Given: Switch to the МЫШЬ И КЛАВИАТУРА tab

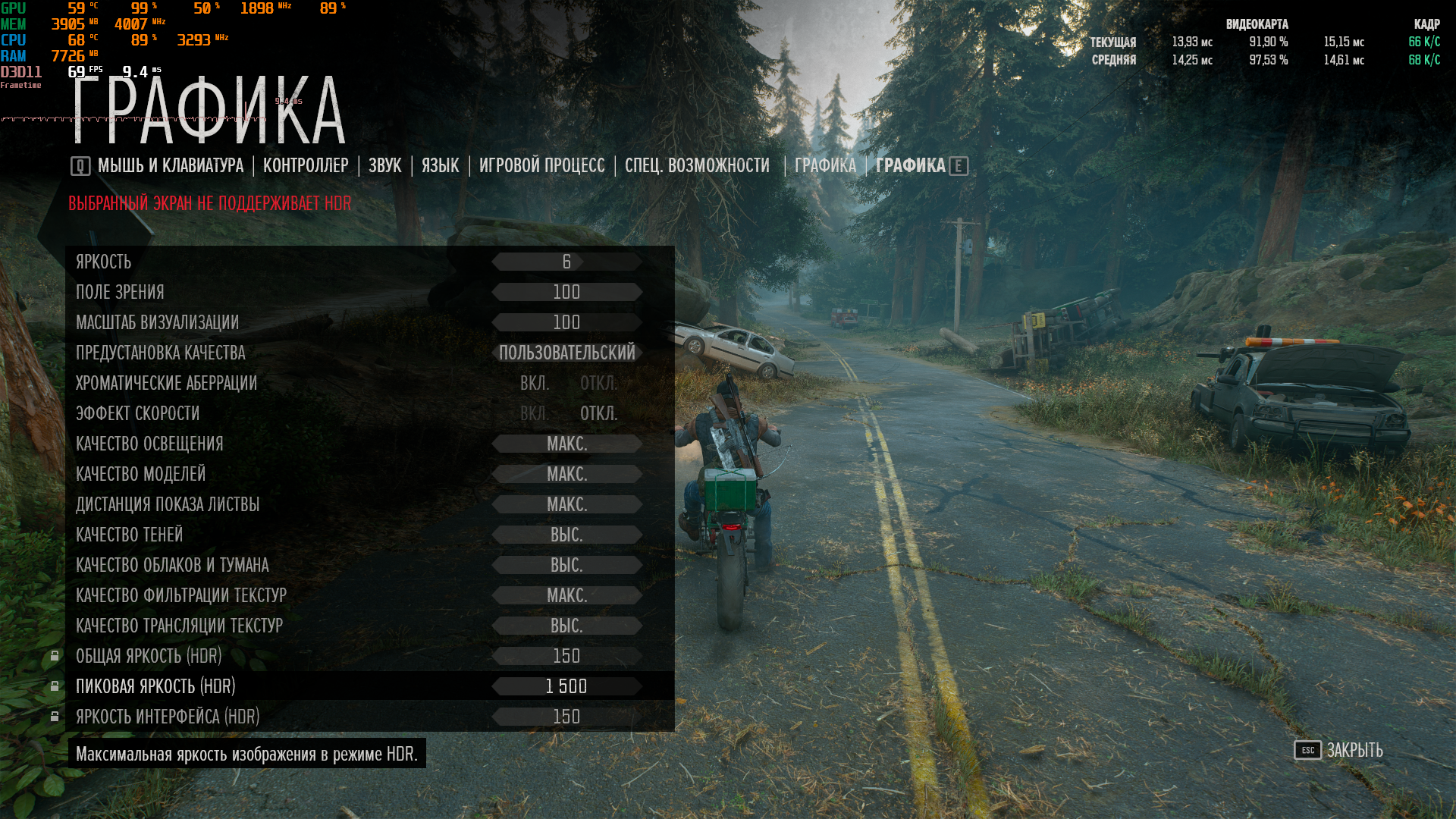Looking at the screenshot, I should click(x=170, y=166).
